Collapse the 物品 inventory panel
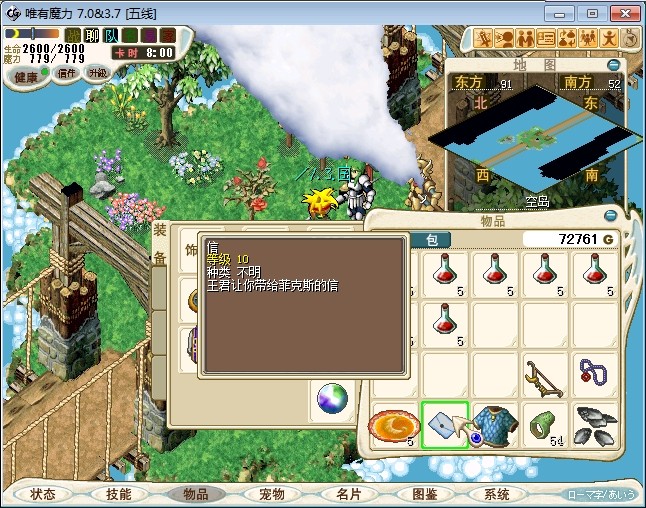The height and width of the screenshot is (508, 646). coord(611,215)
